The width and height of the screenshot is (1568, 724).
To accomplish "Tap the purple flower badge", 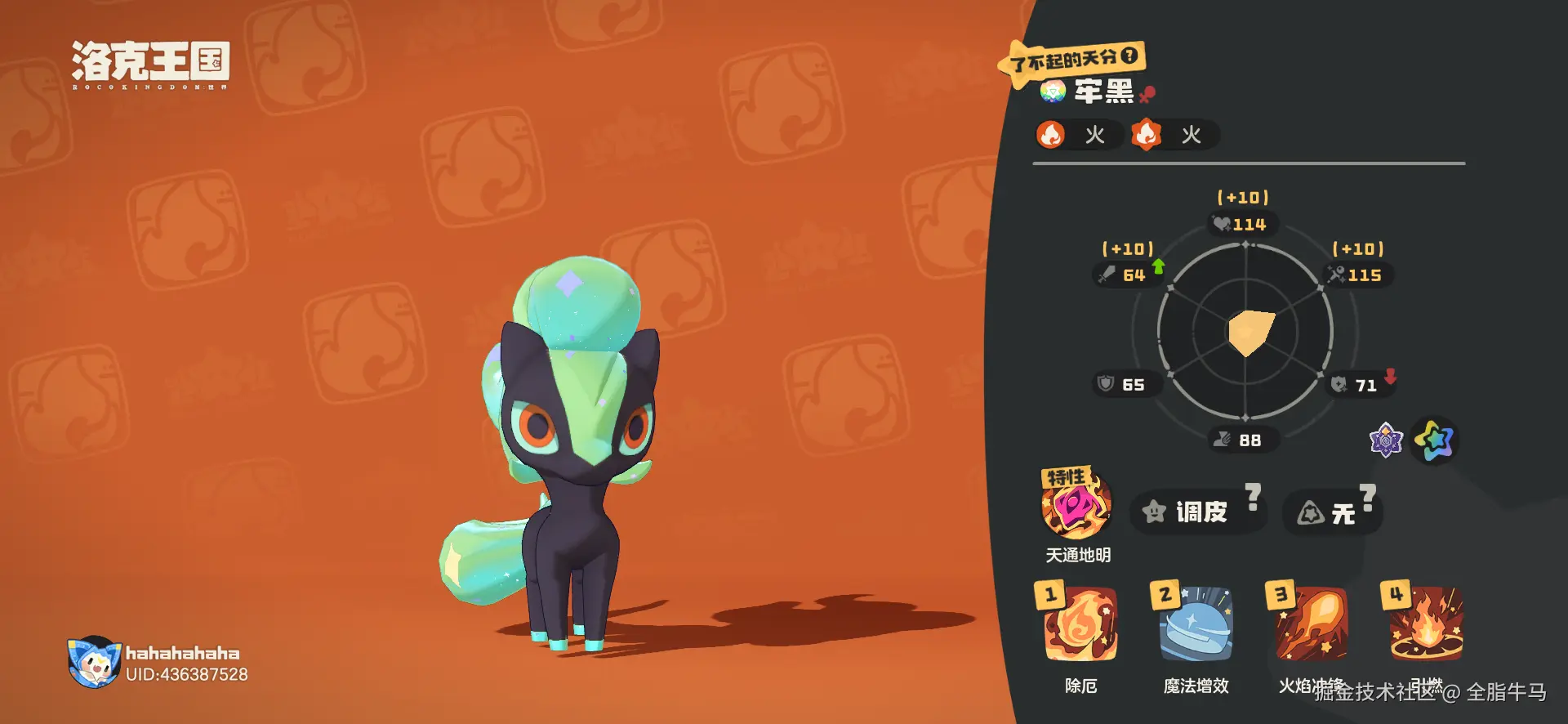I will pos(1386,440).
